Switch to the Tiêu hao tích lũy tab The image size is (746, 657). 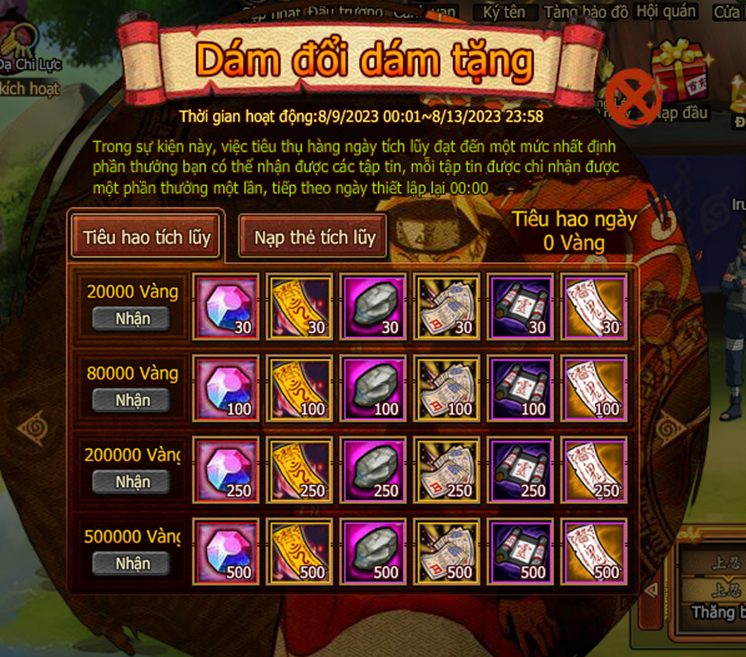[x=146, y=237]
